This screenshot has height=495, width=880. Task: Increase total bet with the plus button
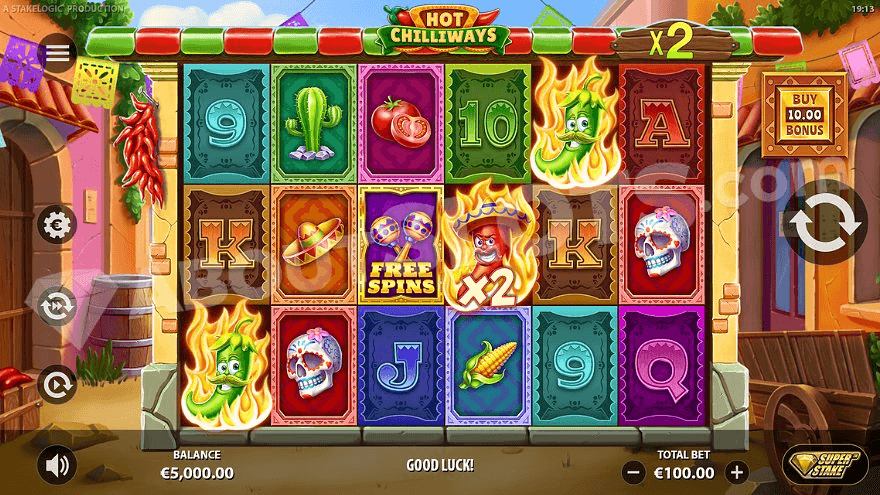click(x=737, y=472)
